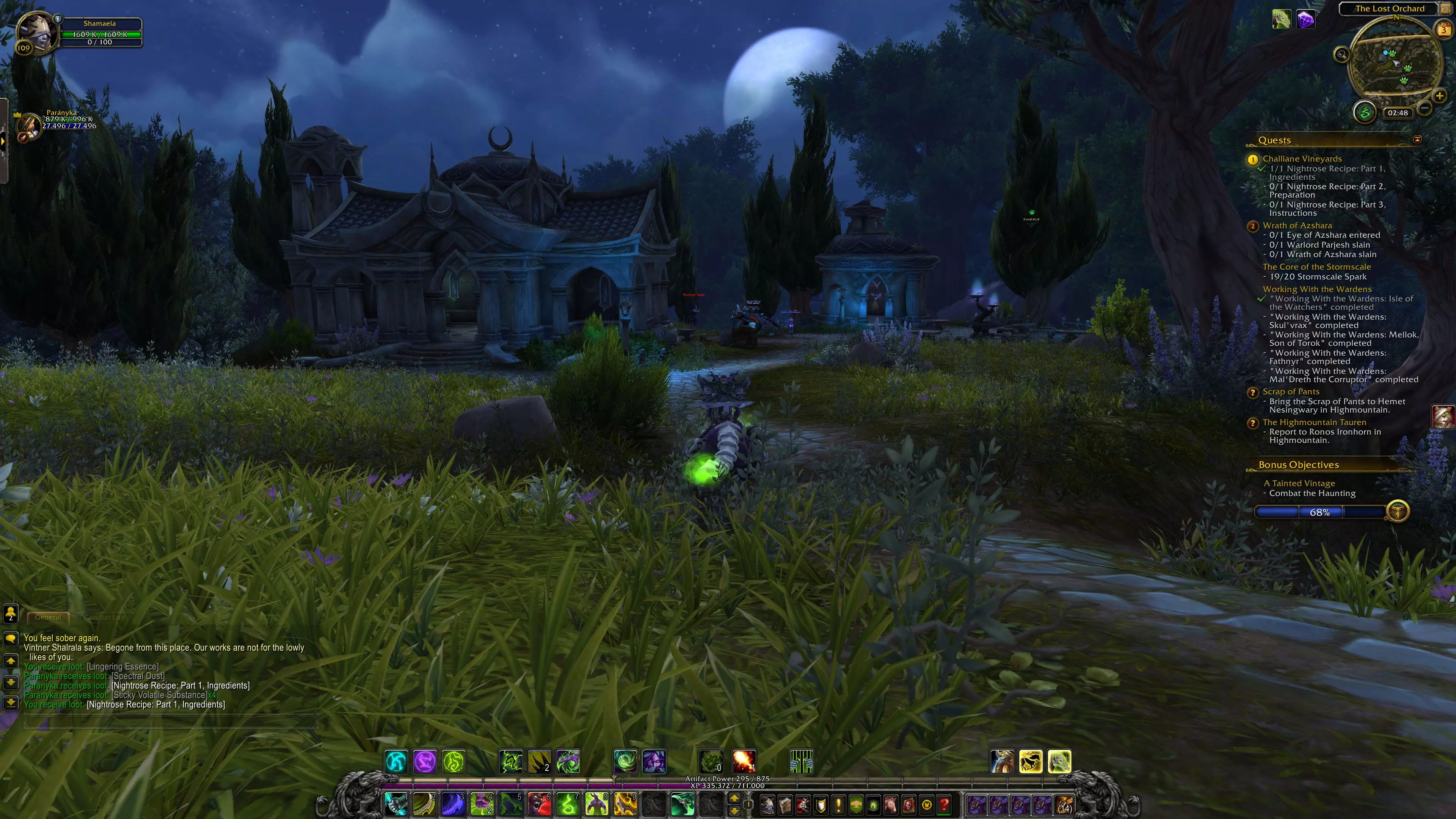Open the Class Hall report button
The width and height of the screenshot is (1456, 819).
click(x=1365, y=112)
